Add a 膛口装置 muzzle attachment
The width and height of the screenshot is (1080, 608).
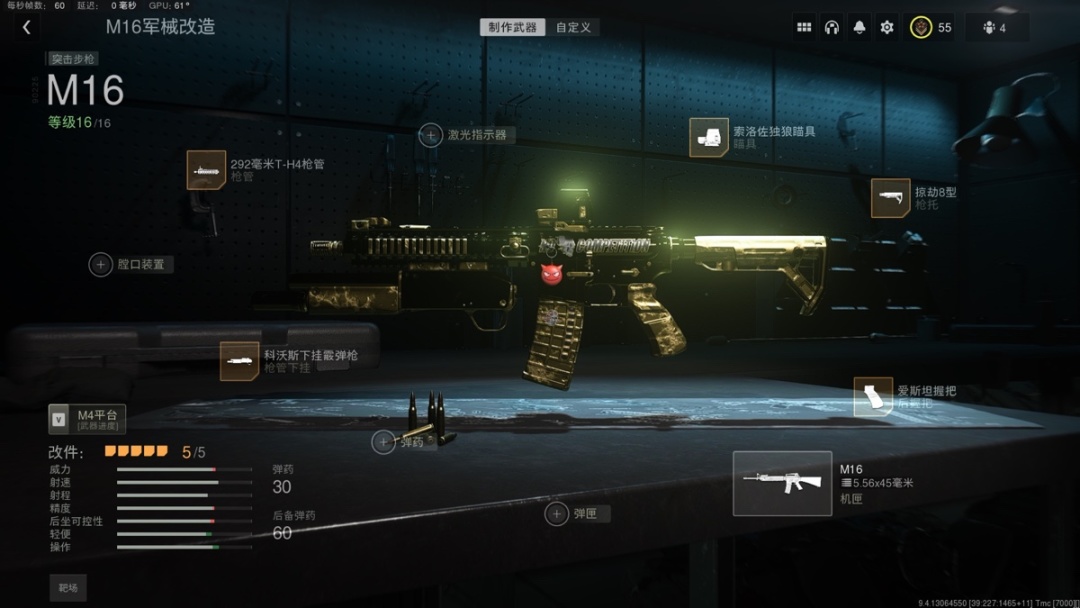point(101,264)
